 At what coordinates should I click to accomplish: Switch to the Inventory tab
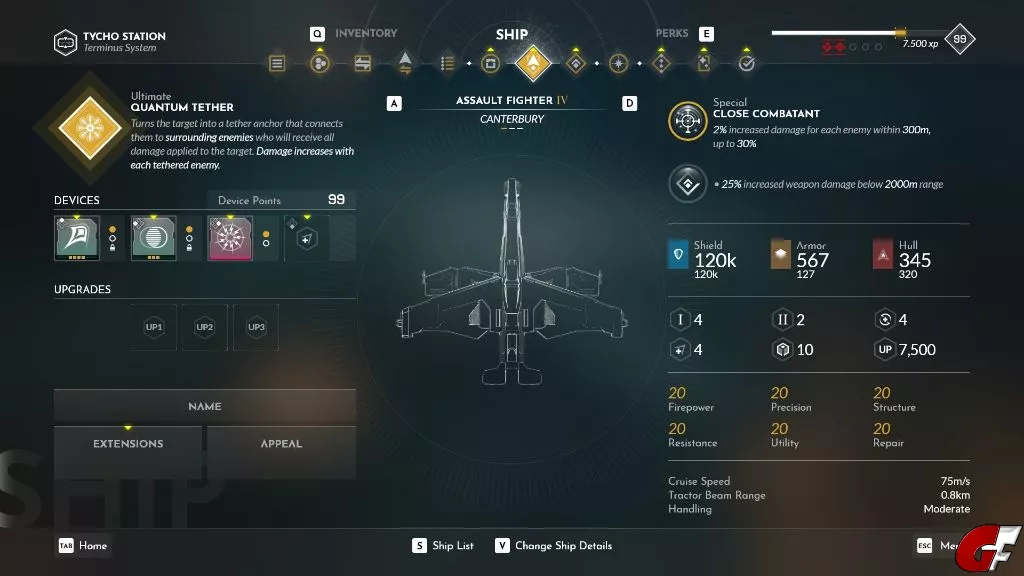point(365,33)
